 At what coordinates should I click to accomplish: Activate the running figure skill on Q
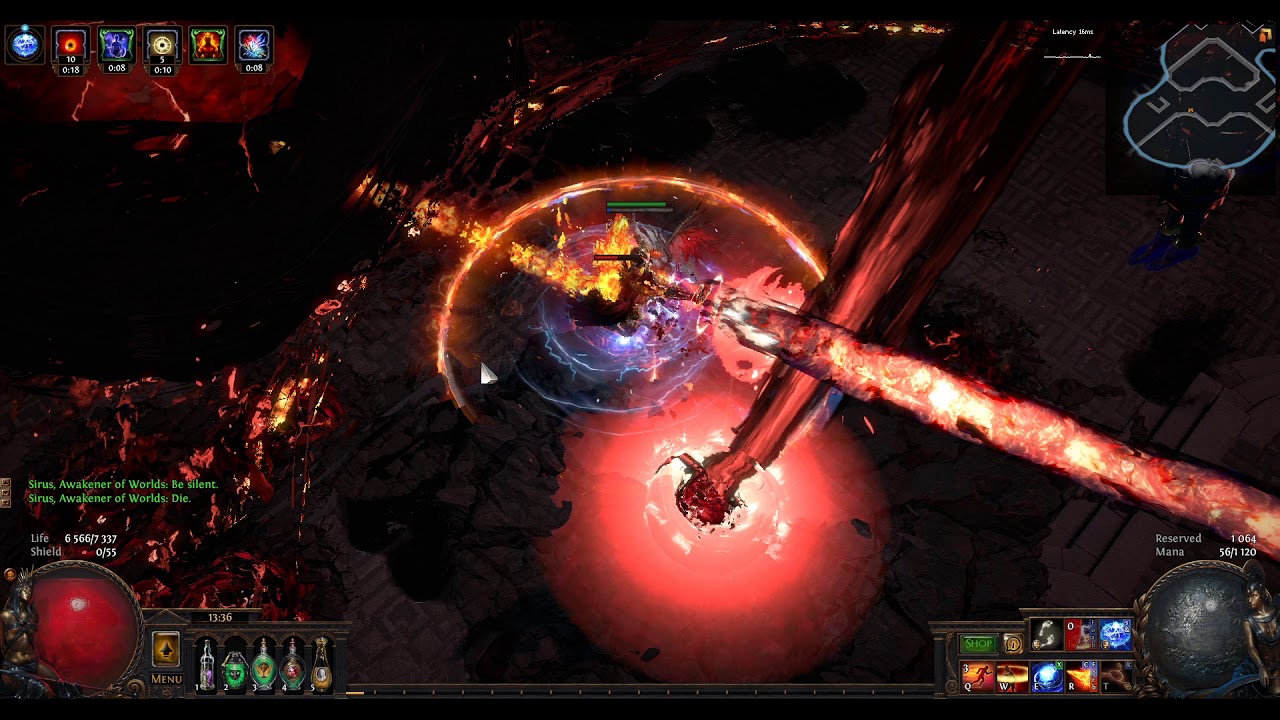point(978,677)
